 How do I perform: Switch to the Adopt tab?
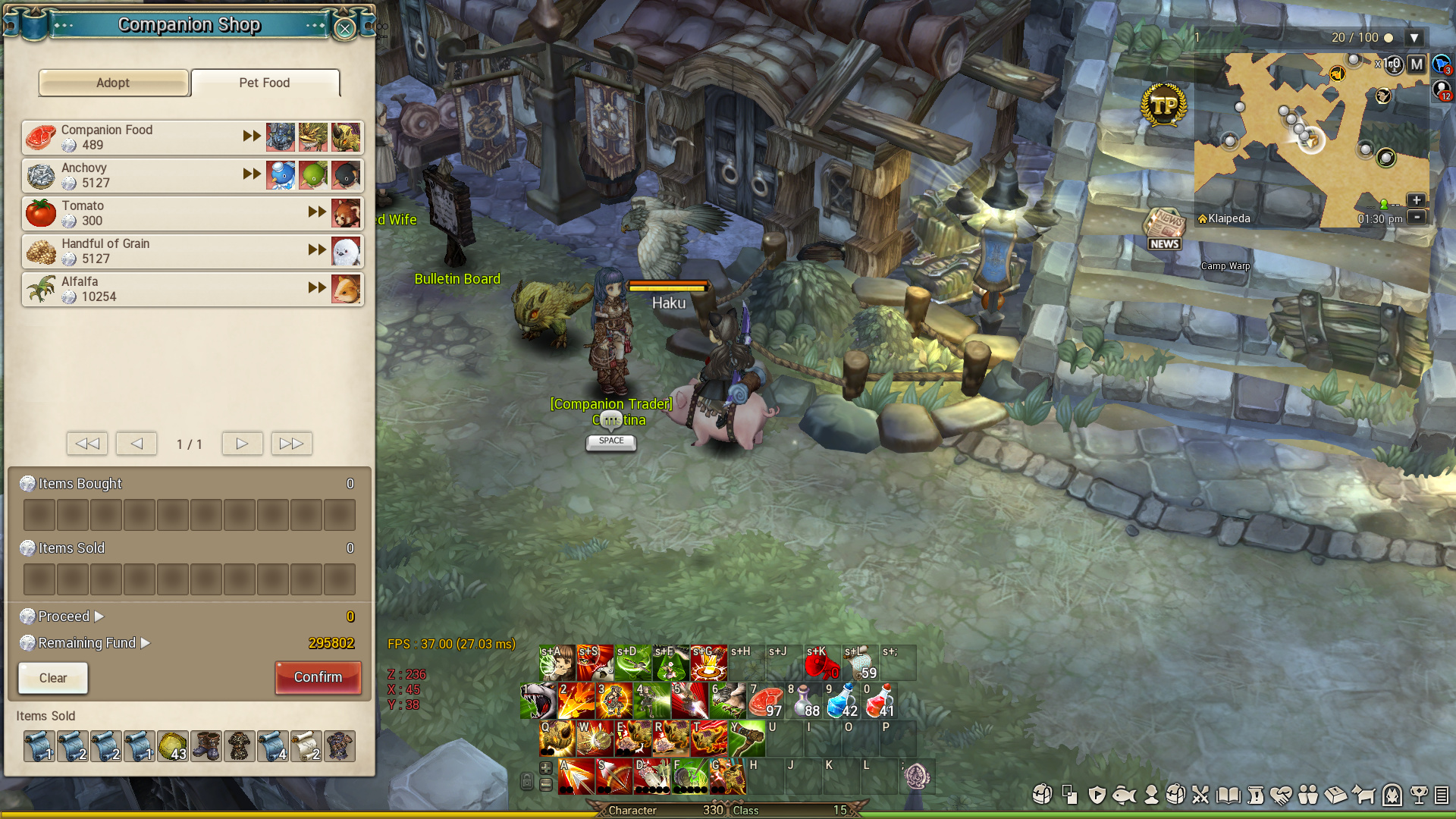click(x=113, y=83)
